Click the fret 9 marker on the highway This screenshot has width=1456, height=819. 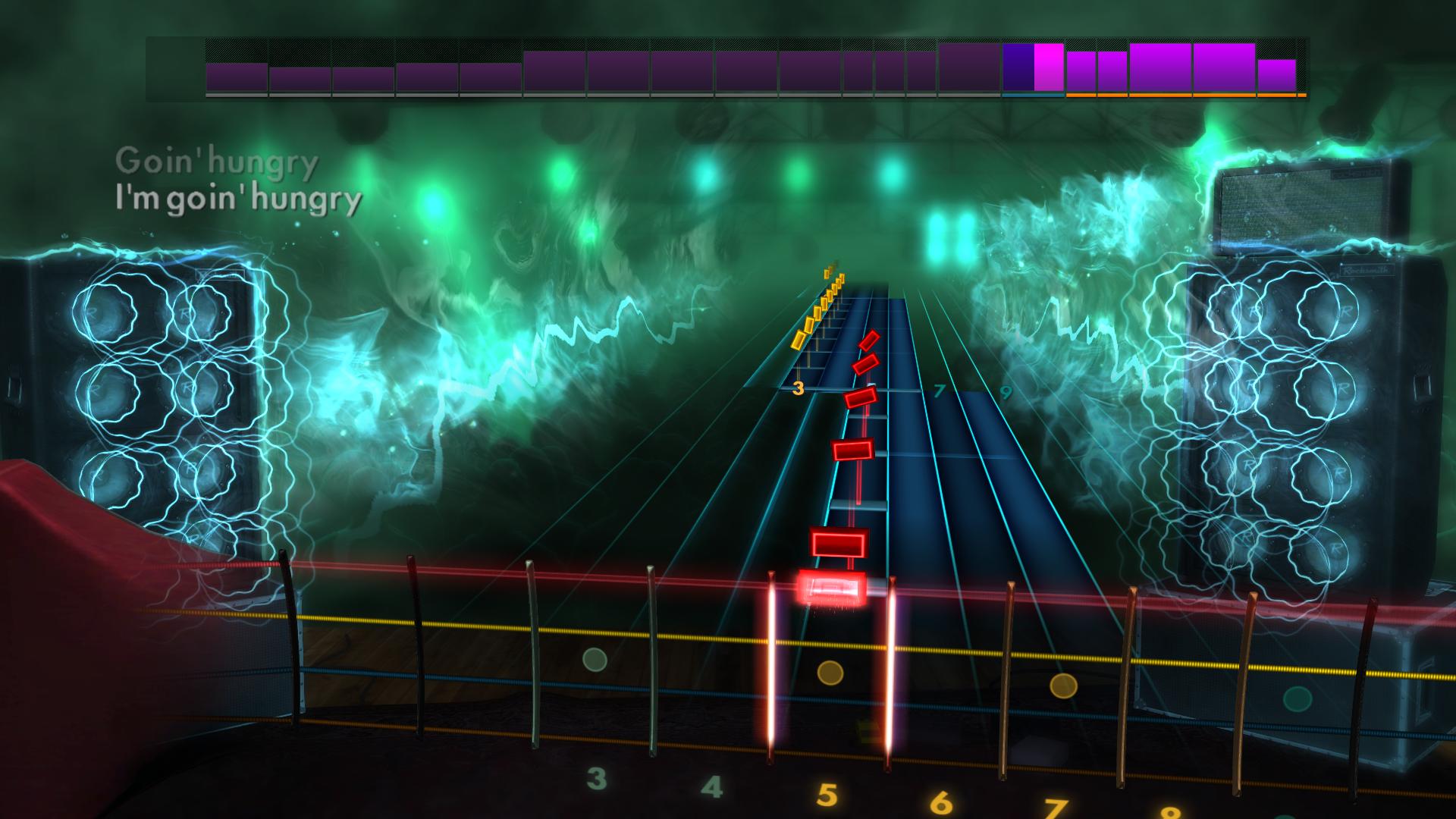(x=1006, y=393)
